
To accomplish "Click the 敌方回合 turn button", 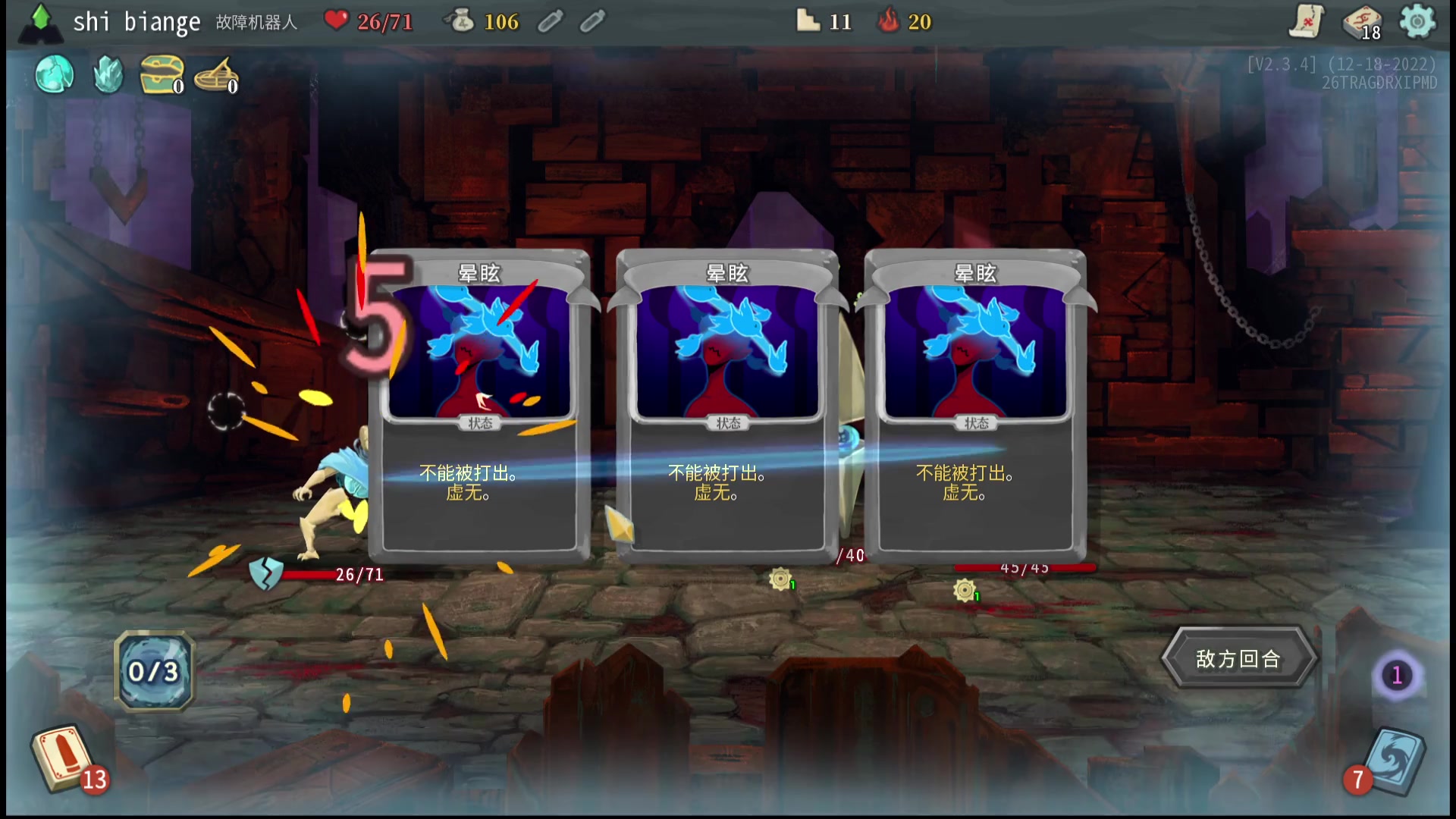I will tap(1238, 658).
